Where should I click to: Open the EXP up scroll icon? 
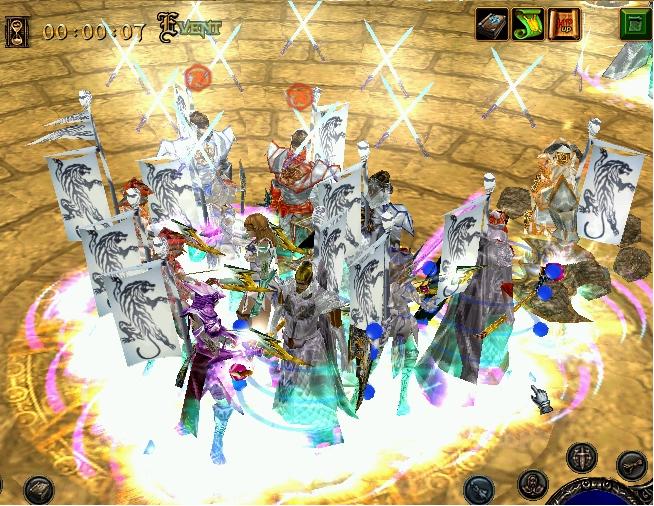563,24
